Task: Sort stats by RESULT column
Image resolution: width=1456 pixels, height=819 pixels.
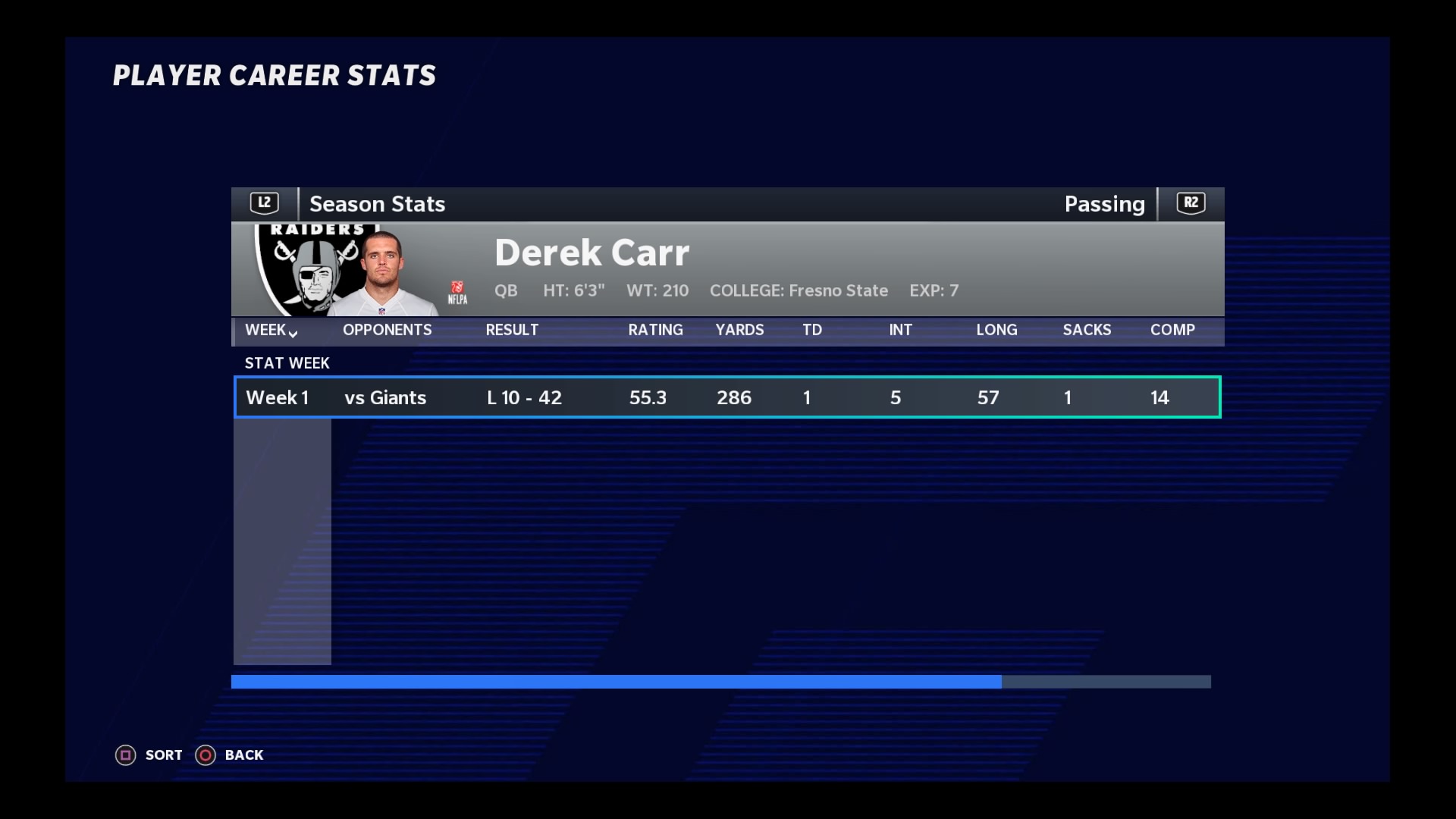Action: (x=512, y=331)
